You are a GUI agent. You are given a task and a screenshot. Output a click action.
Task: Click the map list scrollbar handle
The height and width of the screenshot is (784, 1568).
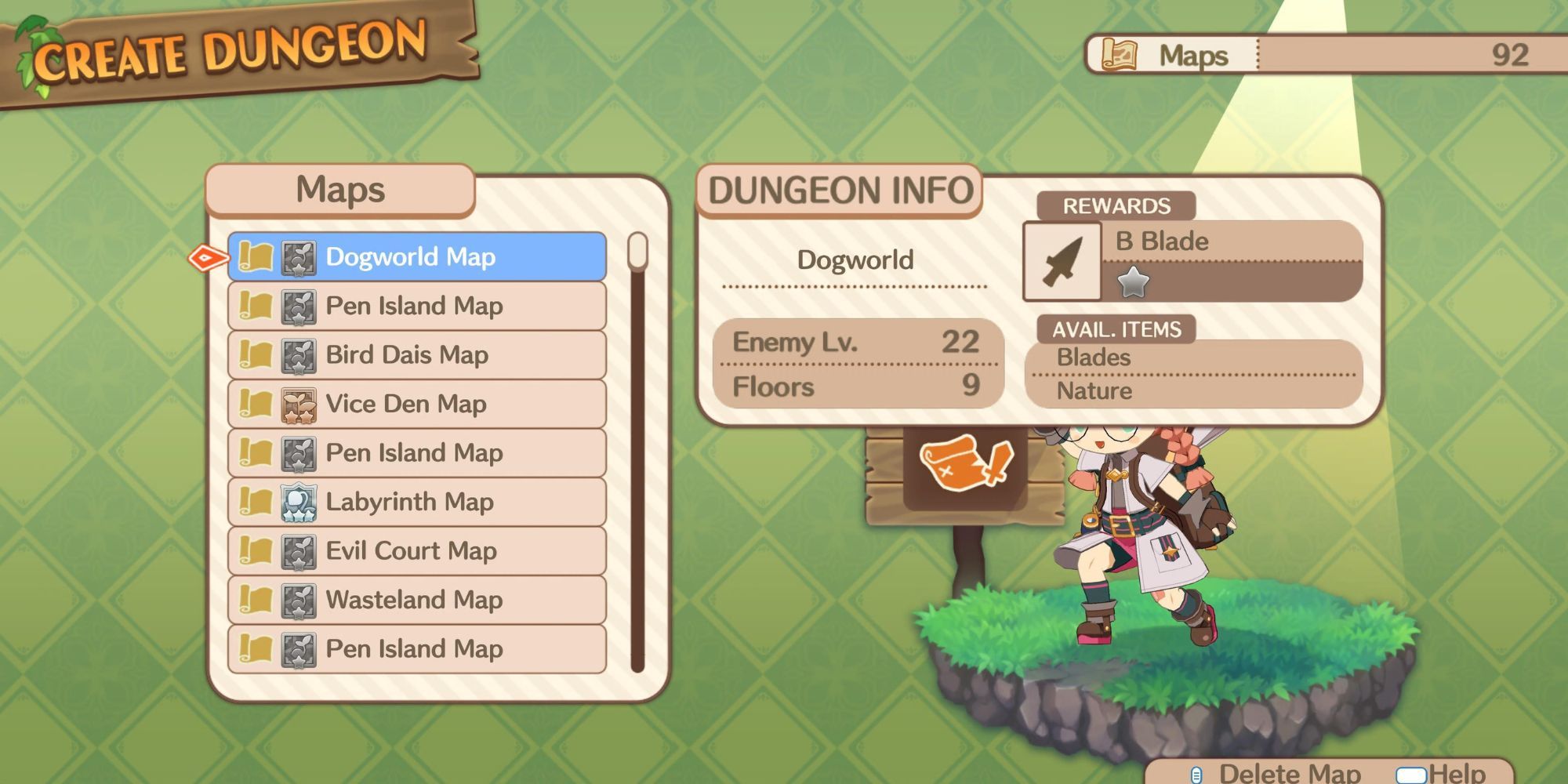point(638,251)
